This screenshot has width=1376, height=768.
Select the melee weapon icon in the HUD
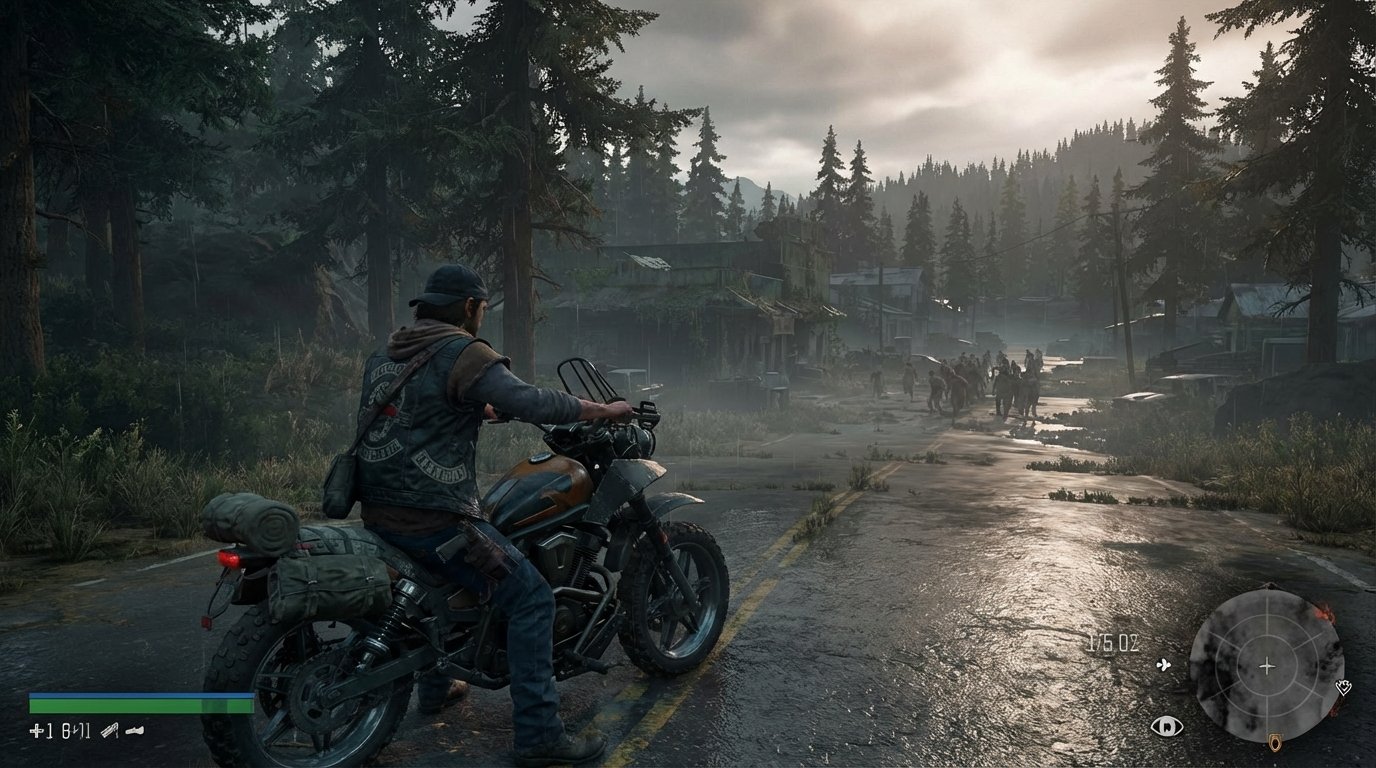pos(134,730)
